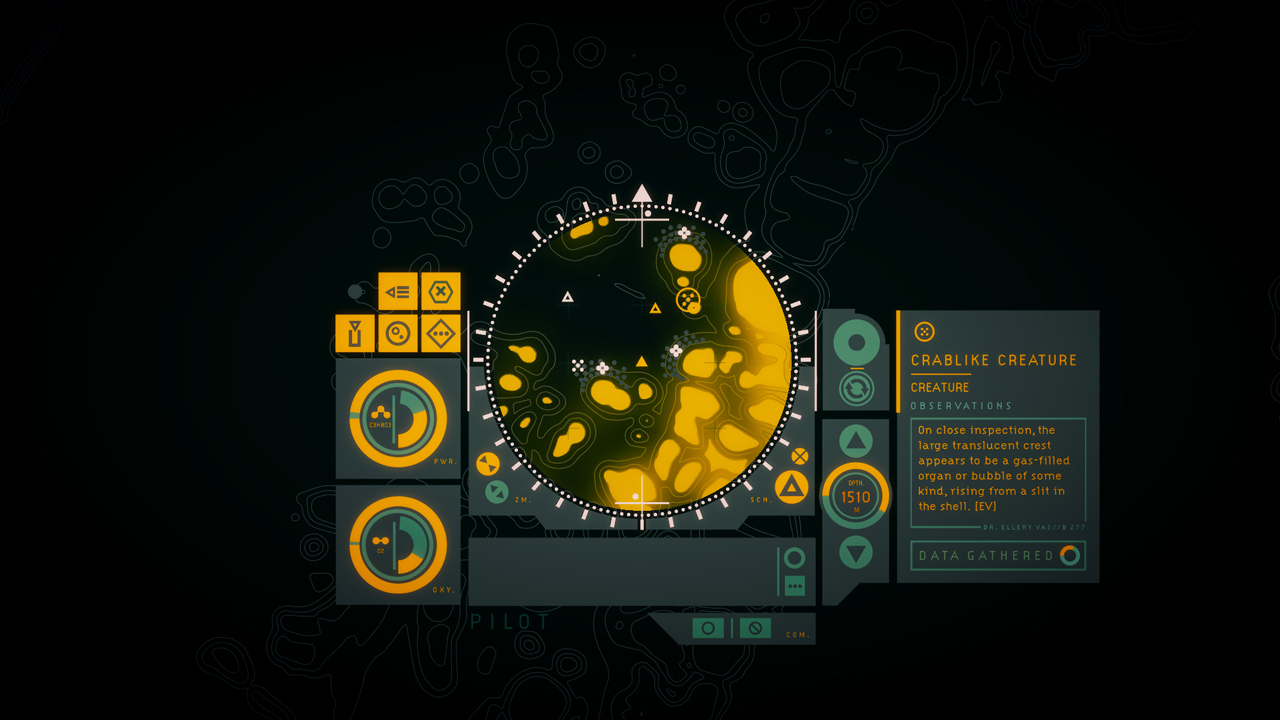
Task: Toggle the yellow ZM zoom-out control
Action: pos(489,463)
